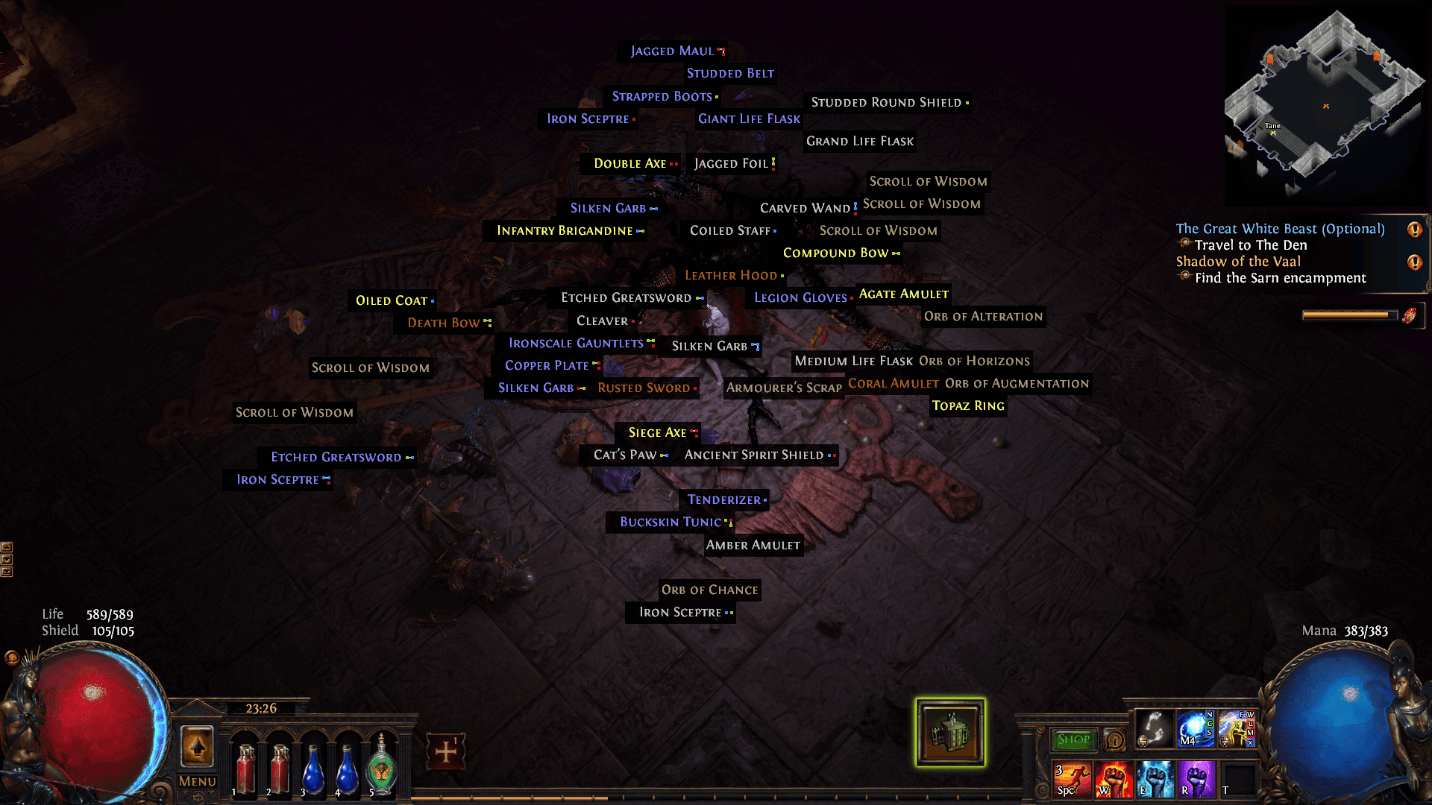The height and width of the screenshot is (805, 1432).
Task: Select The Great White Beast quest entry
Action: [1280, 229]
